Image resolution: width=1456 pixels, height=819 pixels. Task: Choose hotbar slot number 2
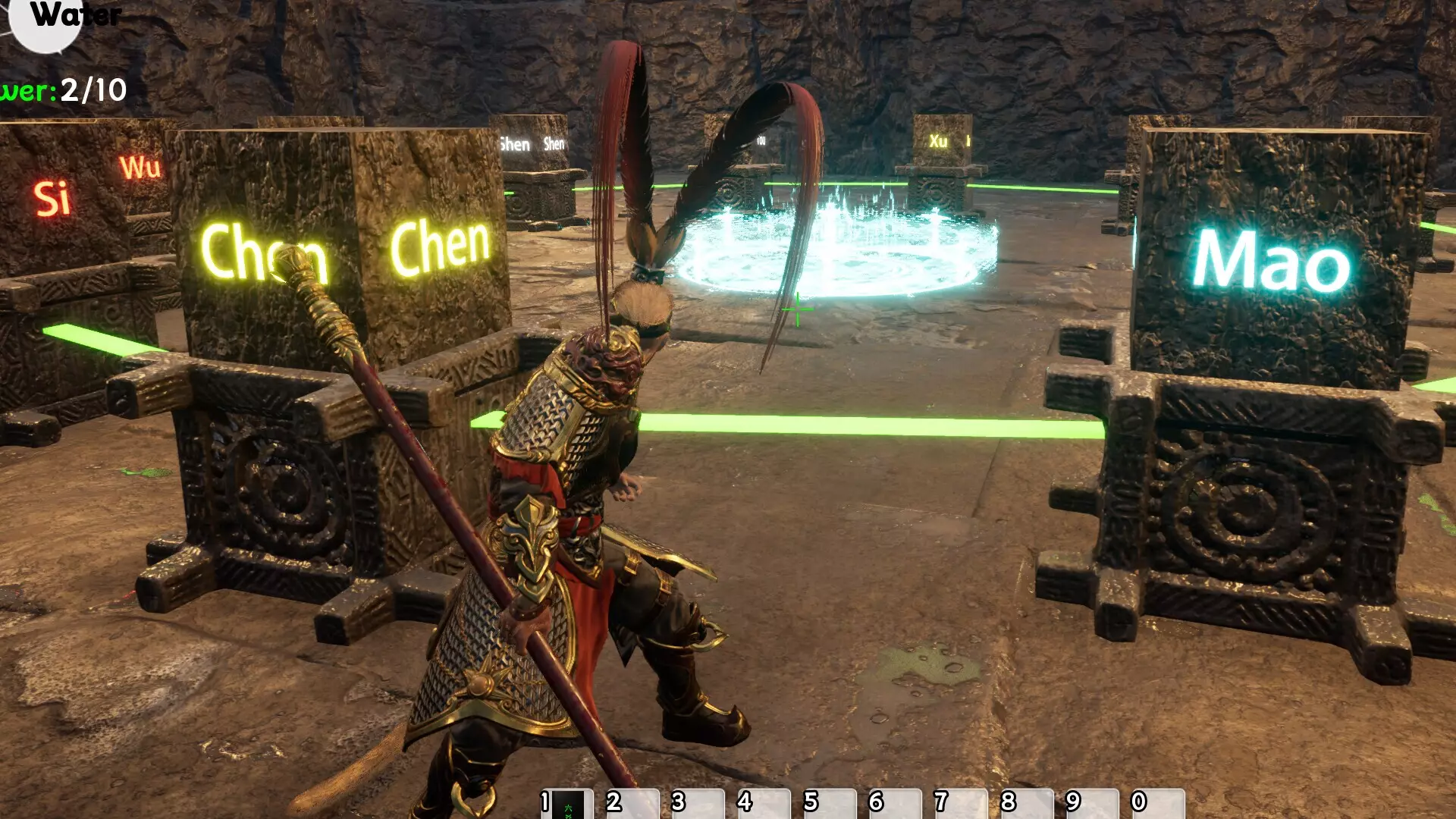[633, 804]
